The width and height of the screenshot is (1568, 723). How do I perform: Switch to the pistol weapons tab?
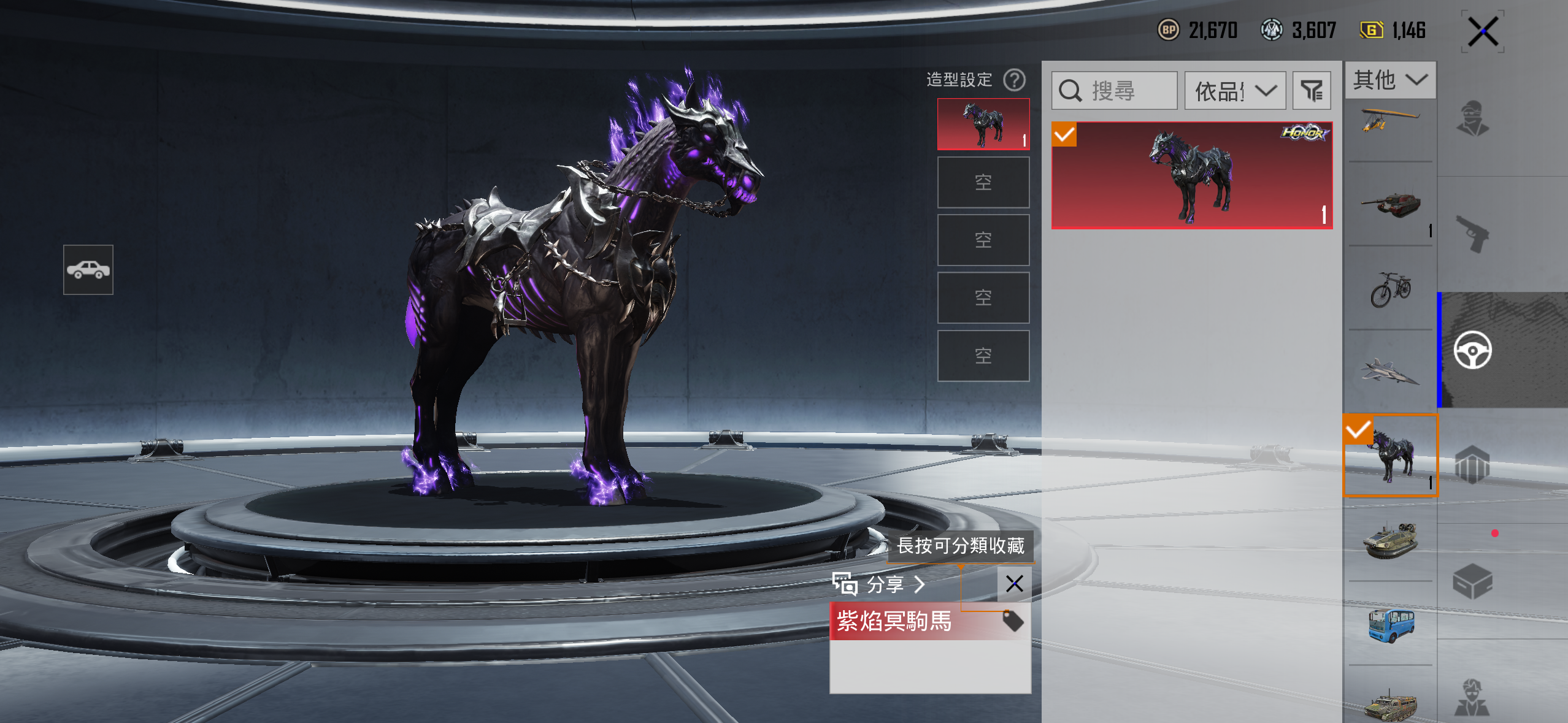(x=1472, y=234)
